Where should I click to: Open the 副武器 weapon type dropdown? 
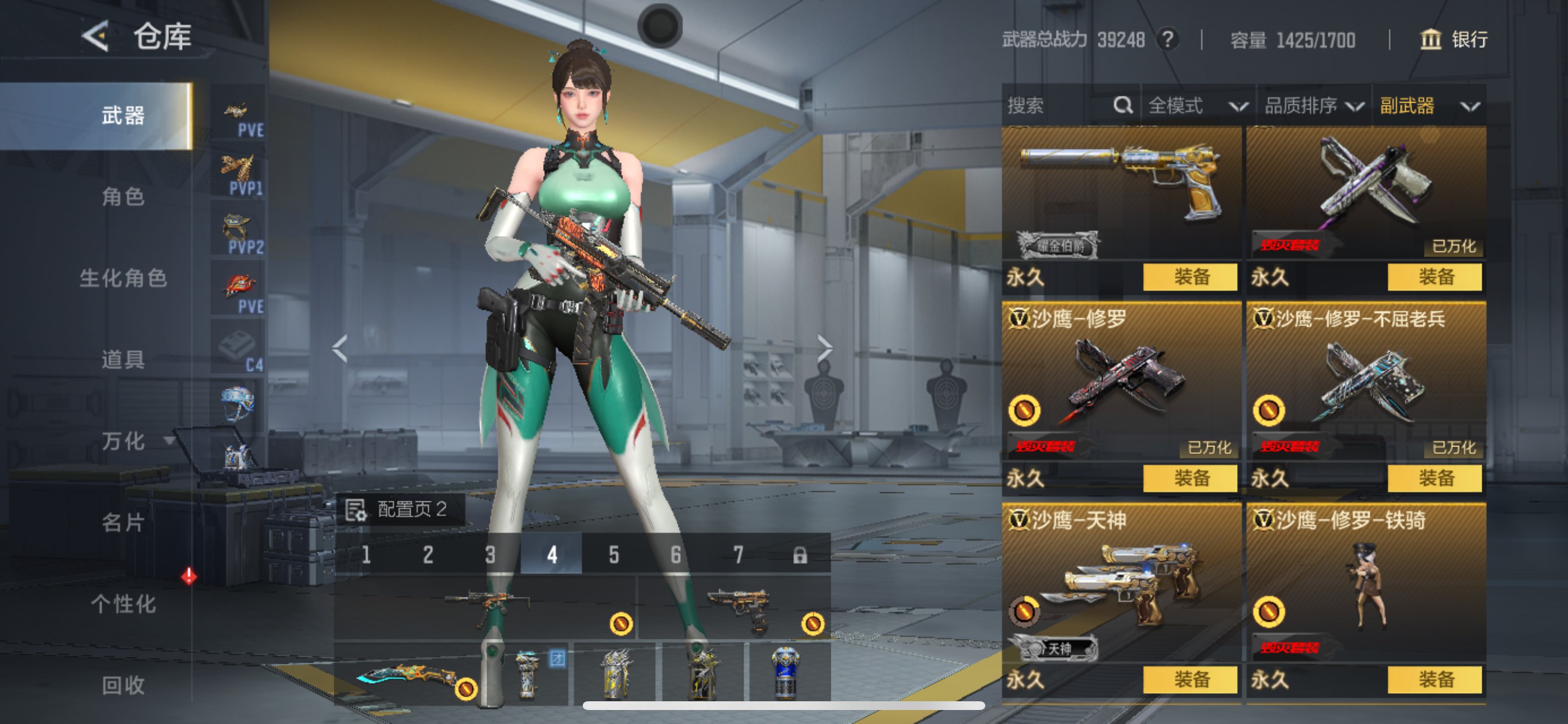point(1429,106)
